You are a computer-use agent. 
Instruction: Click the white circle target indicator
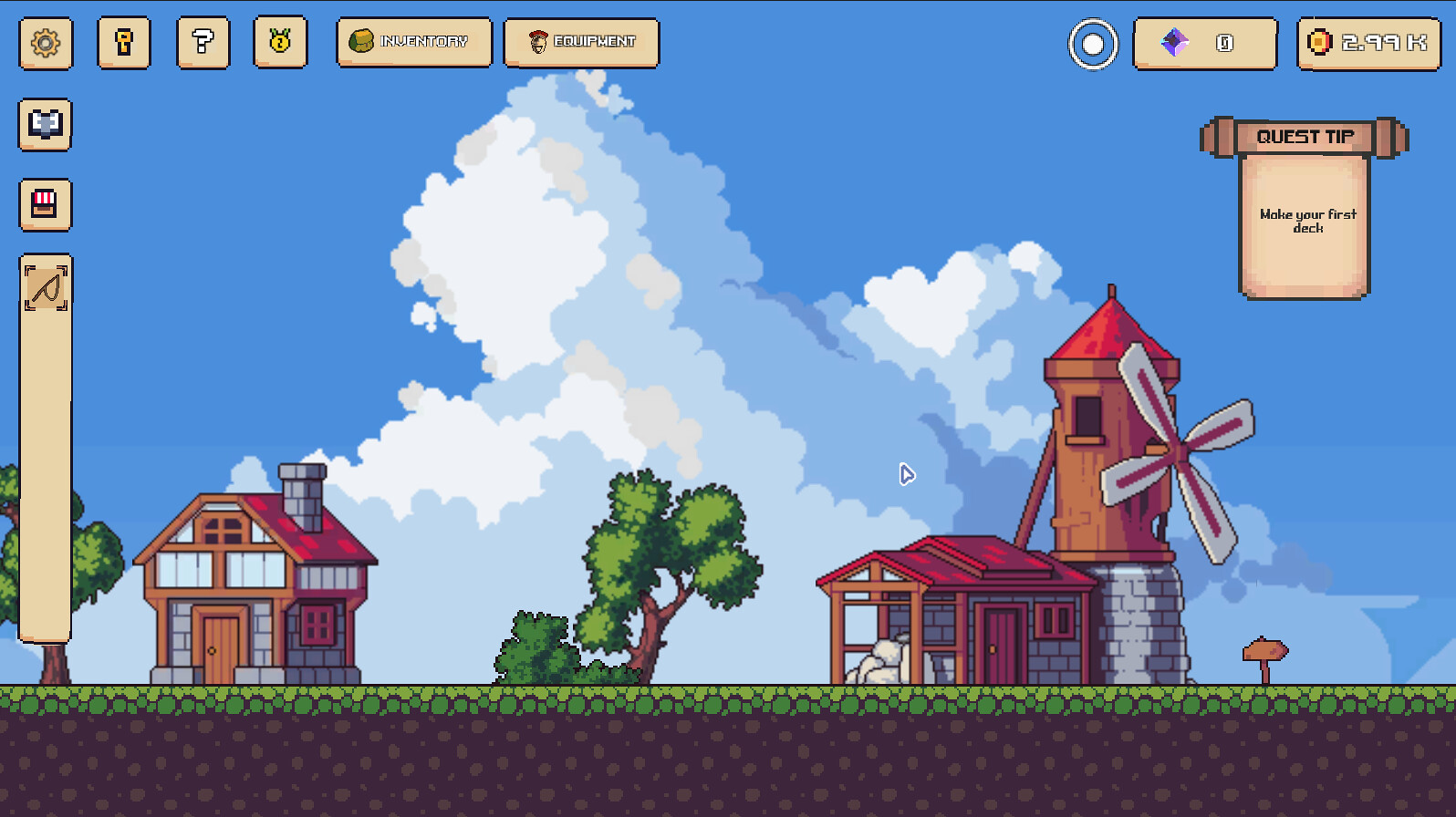pyautogui.click(x=1092, y=43)
